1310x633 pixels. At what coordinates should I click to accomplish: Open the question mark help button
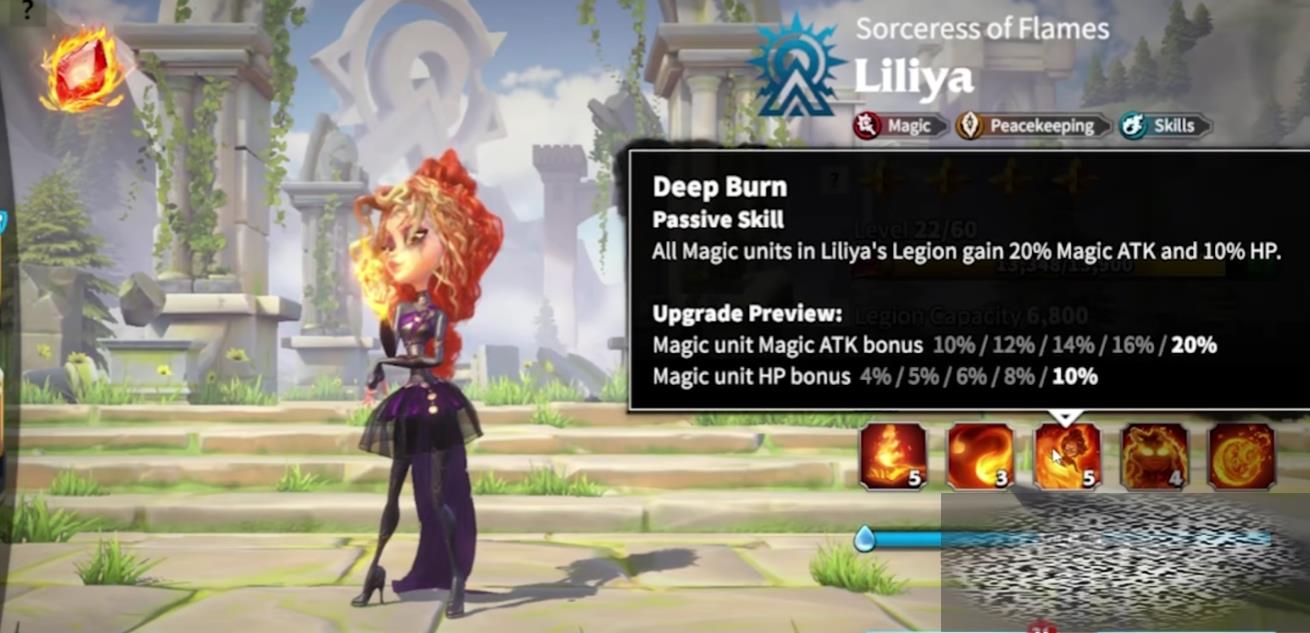pos(27,10)
